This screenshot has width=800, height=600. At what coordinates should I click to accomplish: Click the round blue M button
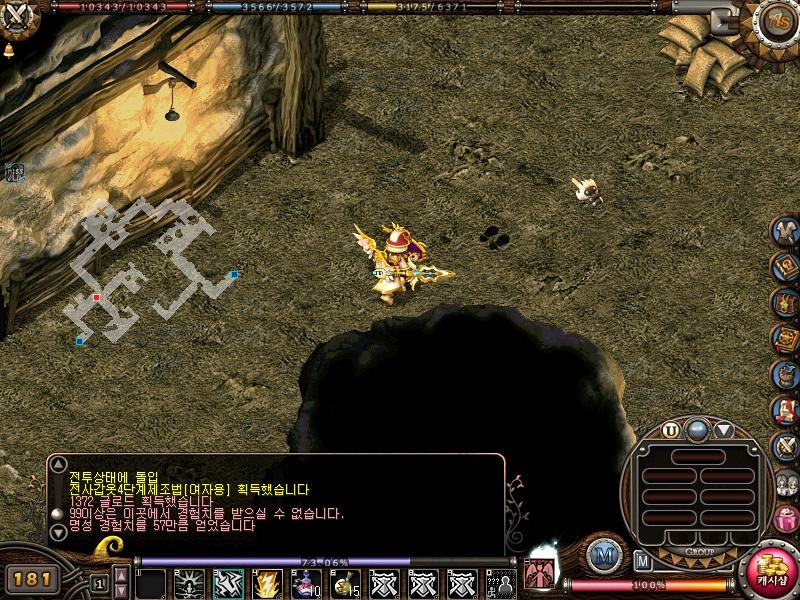pos(603,556)
